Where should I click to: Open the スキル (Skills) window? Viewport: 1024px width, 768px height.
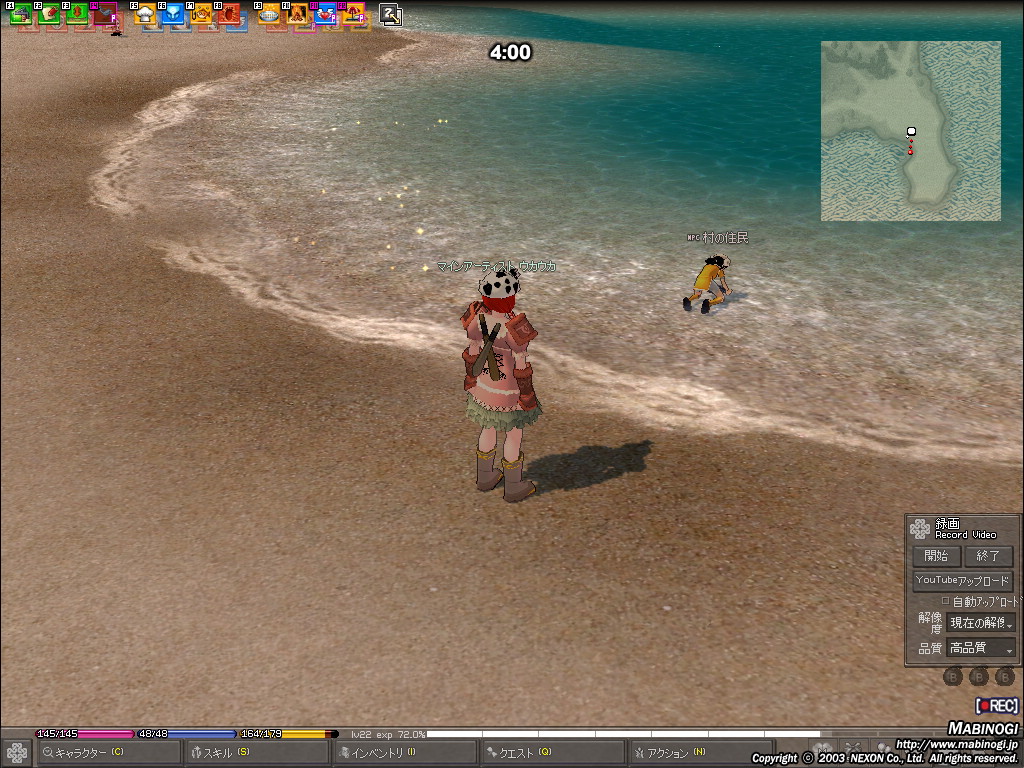pos(256,752)
